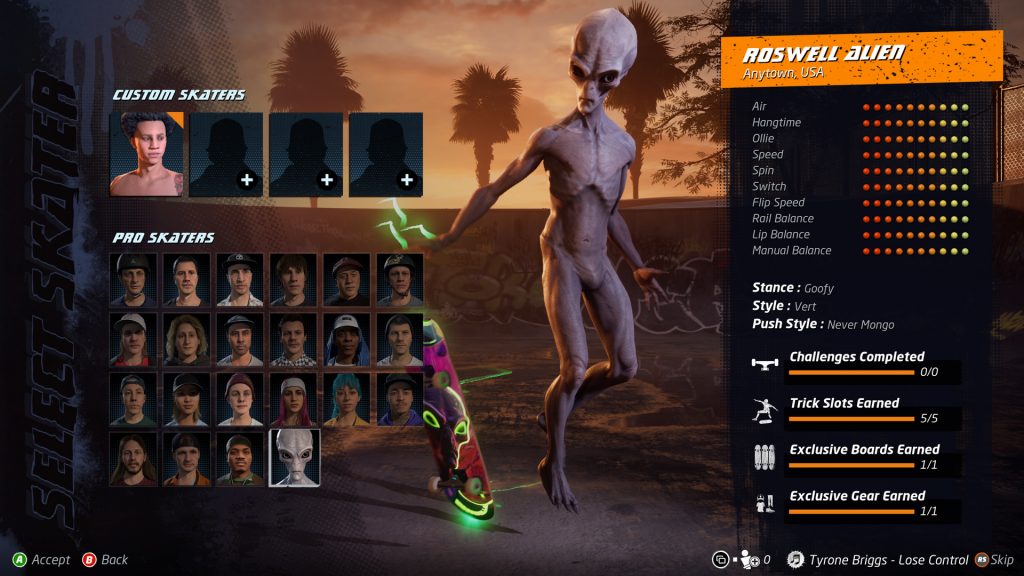Select the skater in the orange jacket
This screenshot has width=1024, height=576.
[x=189, y=459]
